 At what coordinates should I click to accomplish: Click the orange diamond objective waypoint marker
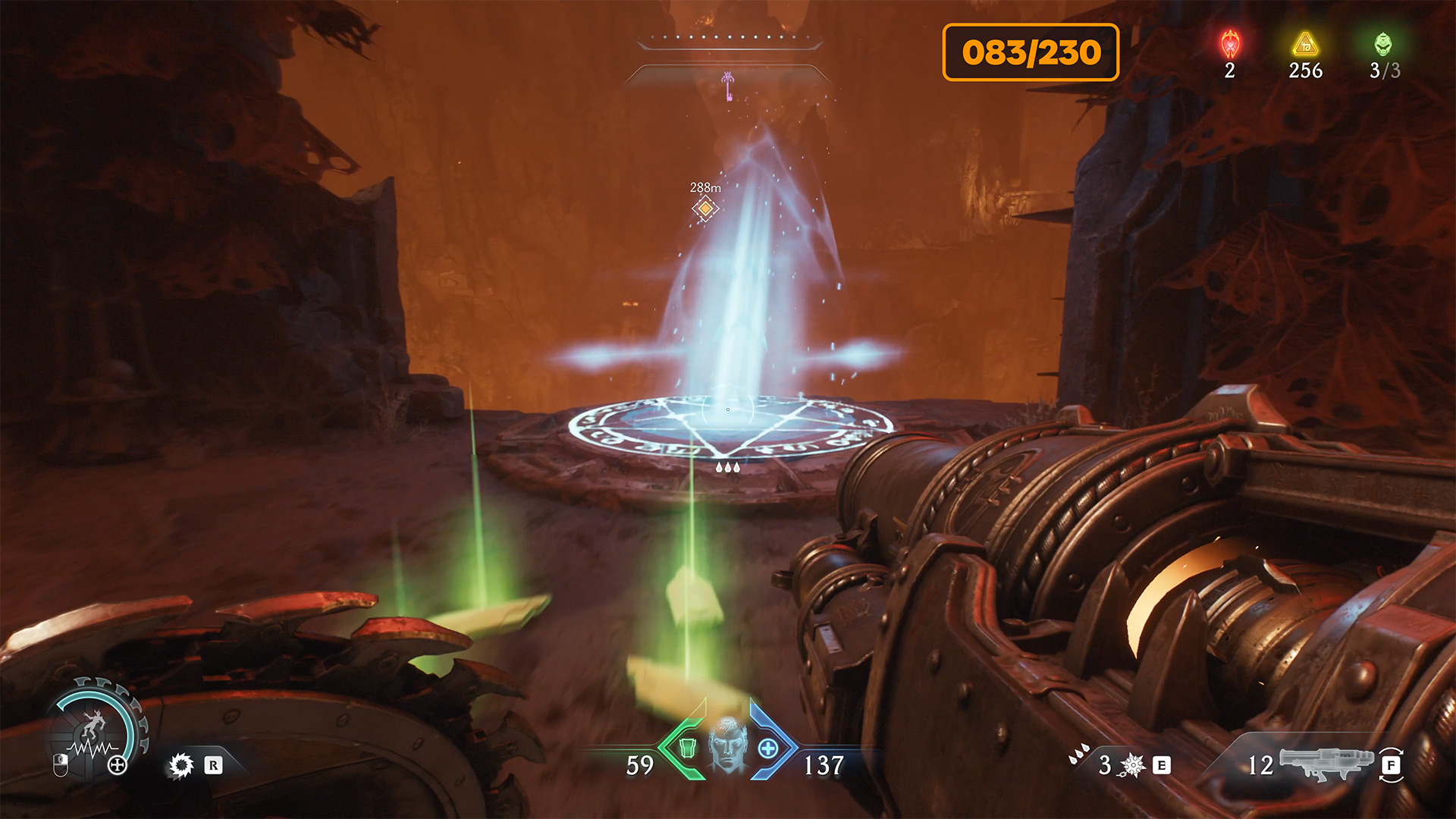click(705, 208)
